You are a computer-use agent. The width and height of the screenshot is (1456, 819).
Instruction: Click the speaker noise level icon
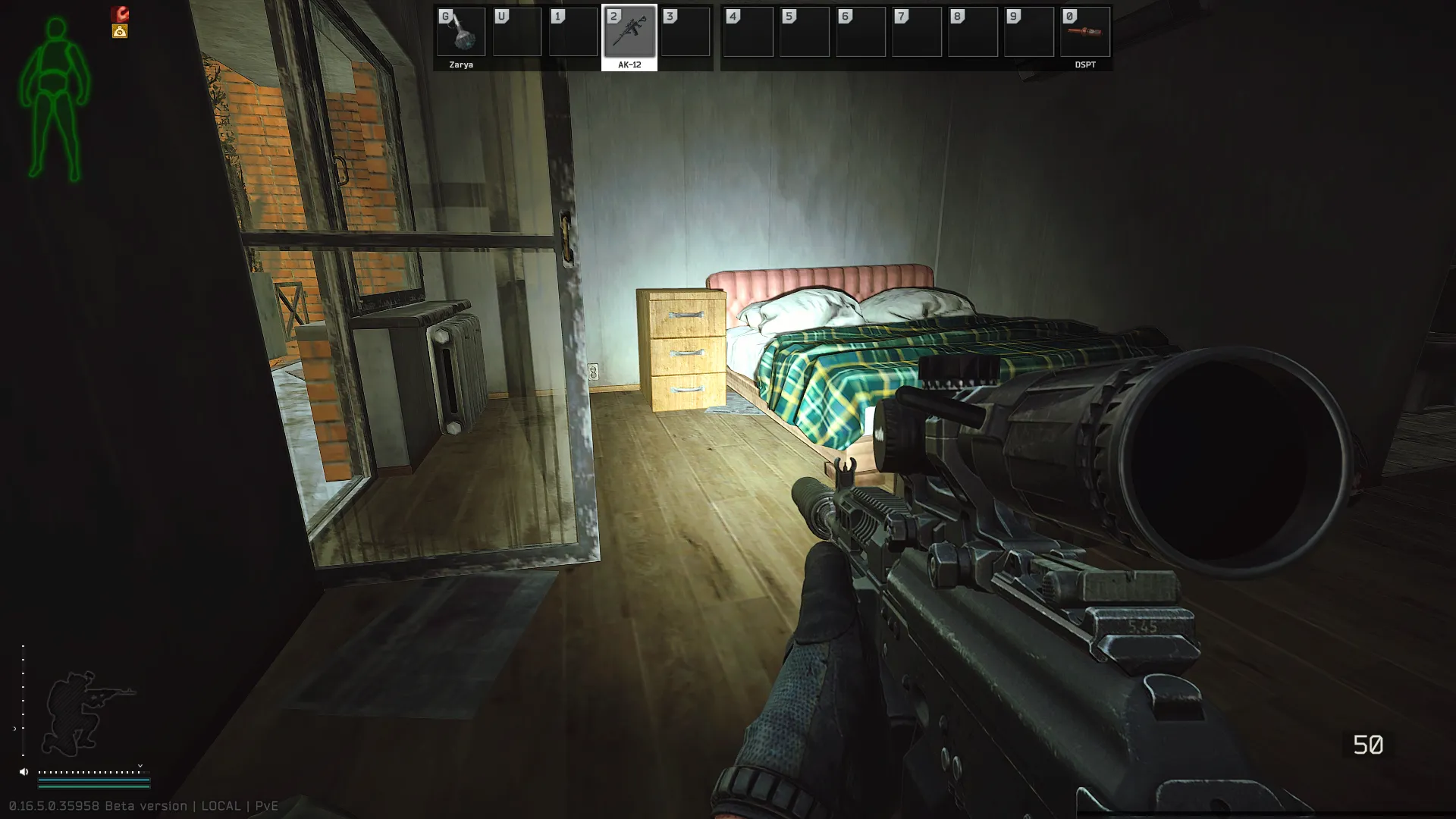(24, 772)
